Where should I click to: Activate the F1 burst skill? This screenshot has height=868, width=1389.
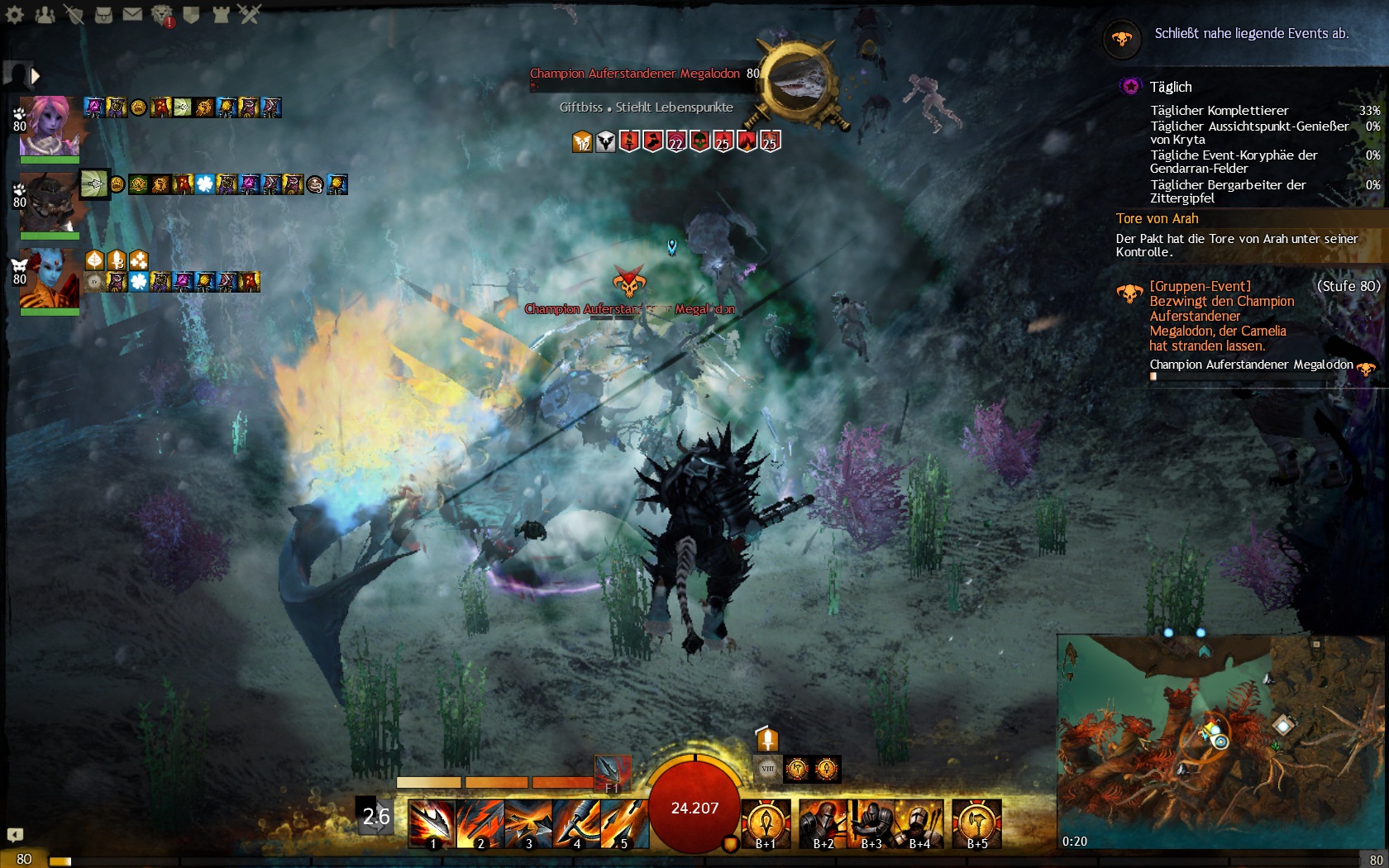[613, 773]
